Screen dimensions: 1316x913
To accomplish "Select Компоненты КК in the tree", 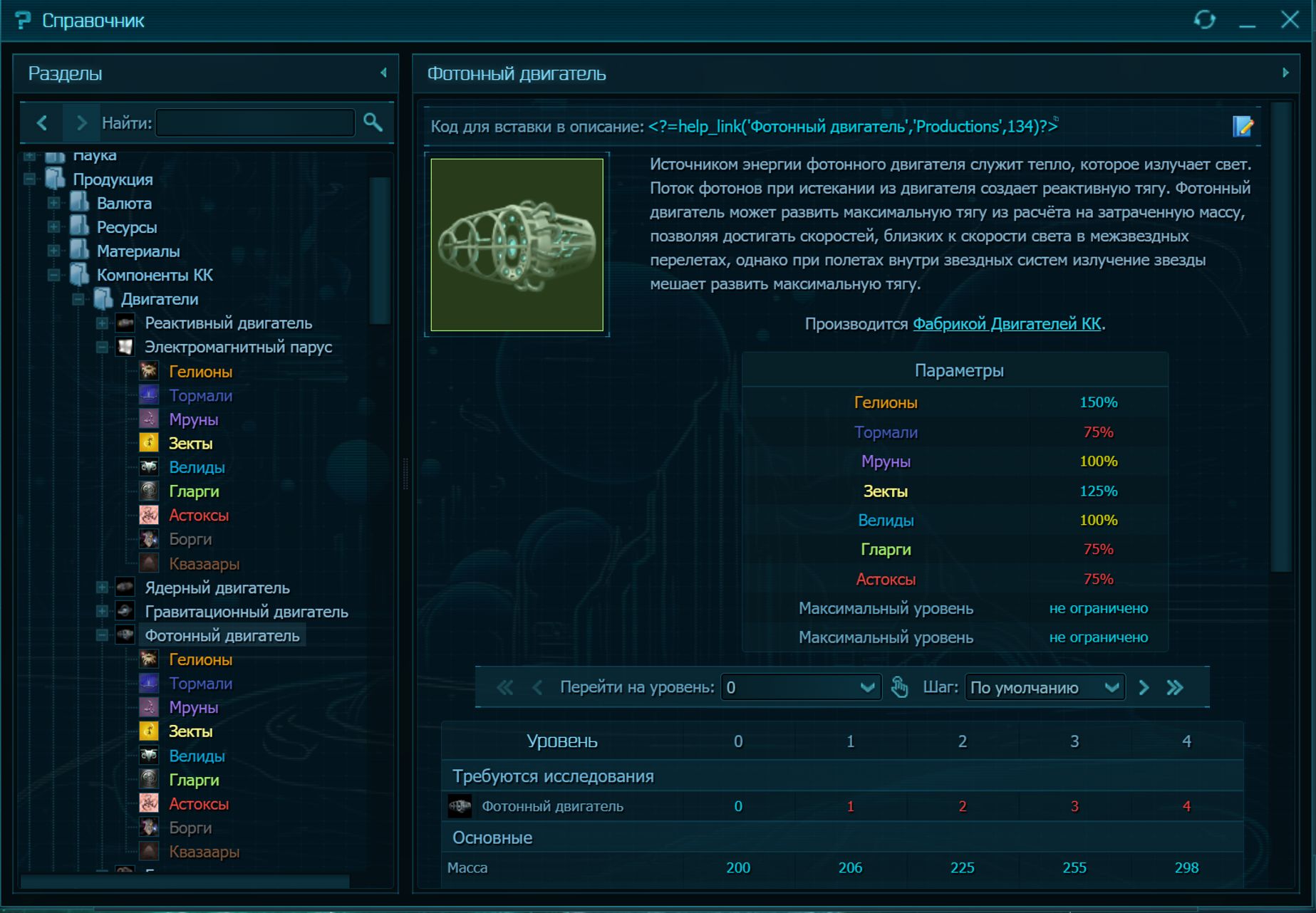I will (155, 276).
